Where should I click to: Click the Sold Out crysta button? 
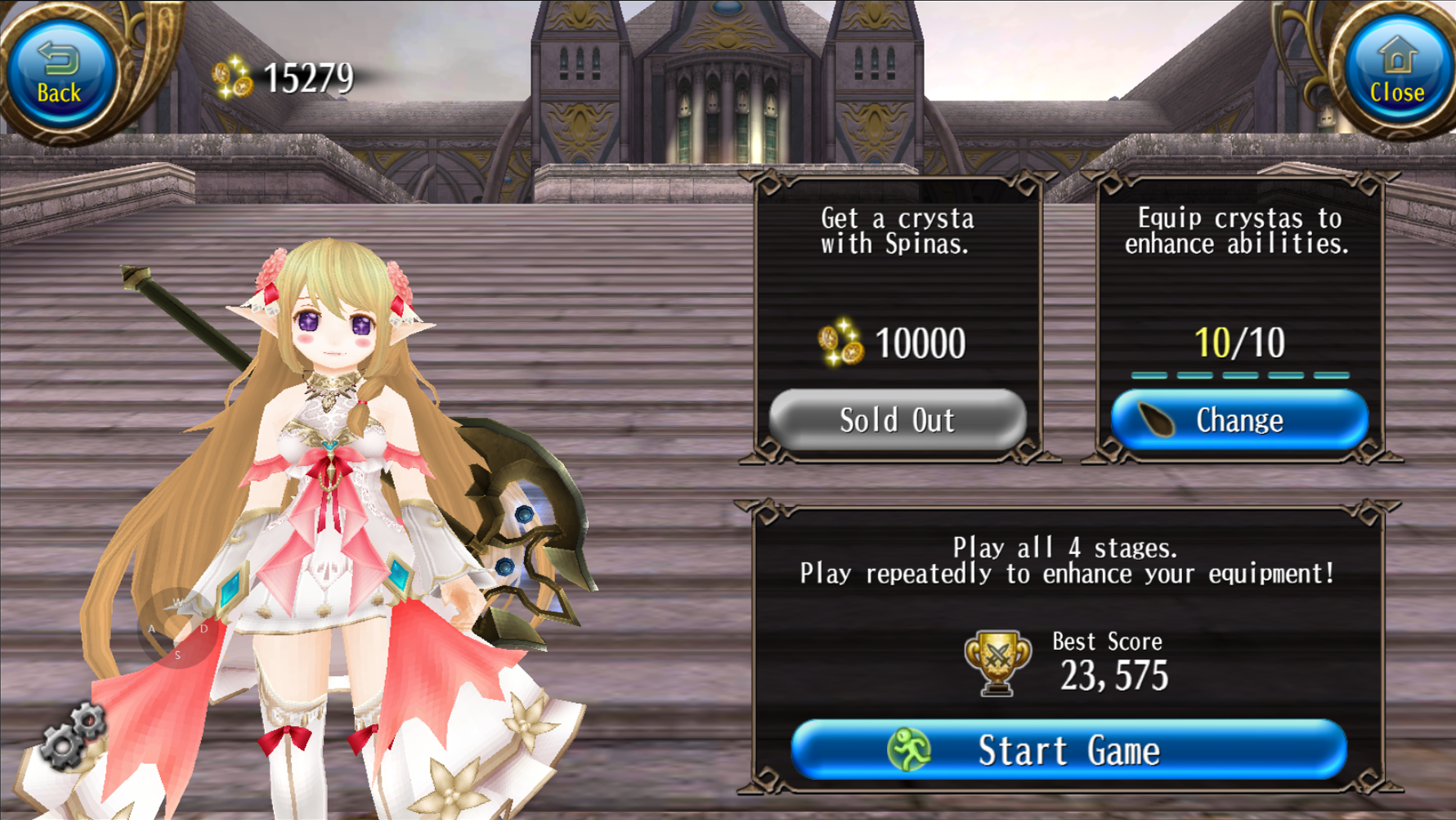[897, 420]
